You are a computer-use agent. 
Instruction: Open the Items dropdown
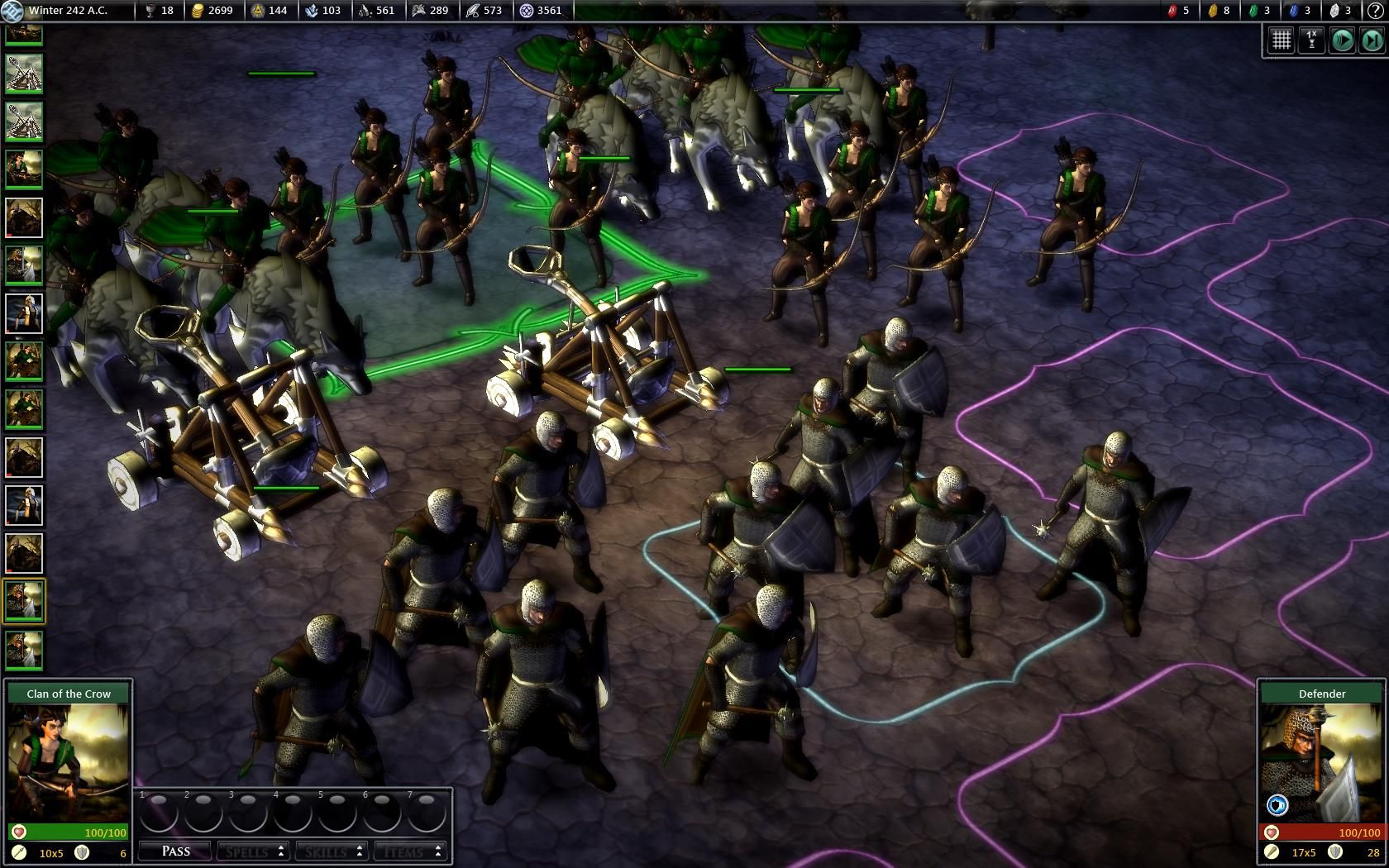click(409, 851)
